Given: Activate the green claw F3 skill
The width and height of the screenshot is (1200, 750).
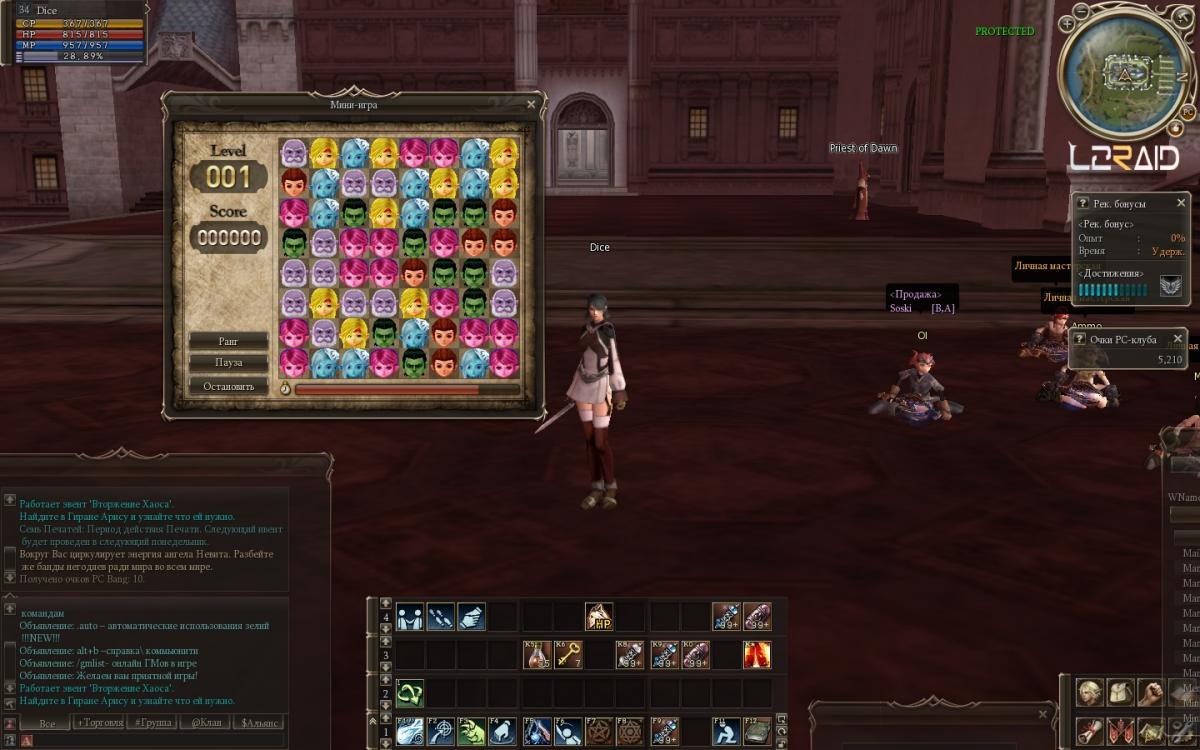Looking at the screenshot, I should tap(473, 732).
